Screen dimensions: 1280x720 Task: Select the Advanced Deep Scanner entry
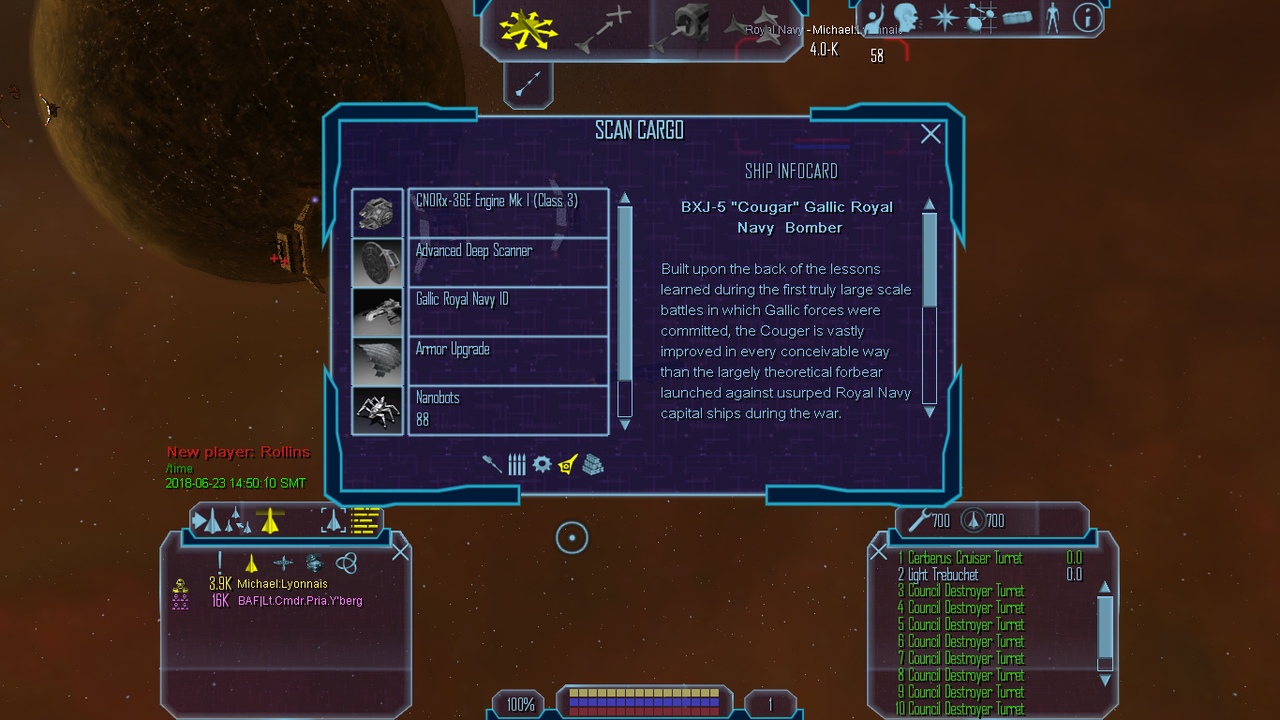(x=507, y=261)
